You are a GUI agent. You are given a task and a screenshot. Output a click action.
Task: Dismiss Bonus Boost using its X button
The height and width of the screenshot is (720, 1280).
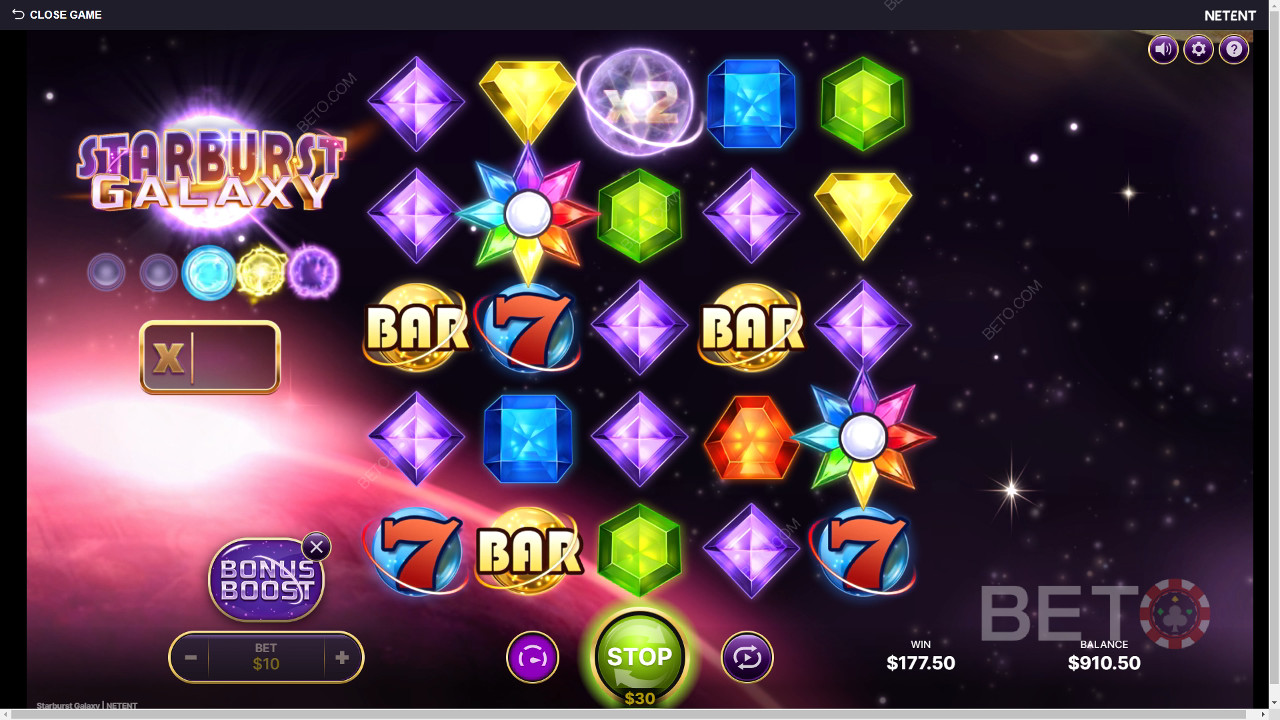pos(316,547)
